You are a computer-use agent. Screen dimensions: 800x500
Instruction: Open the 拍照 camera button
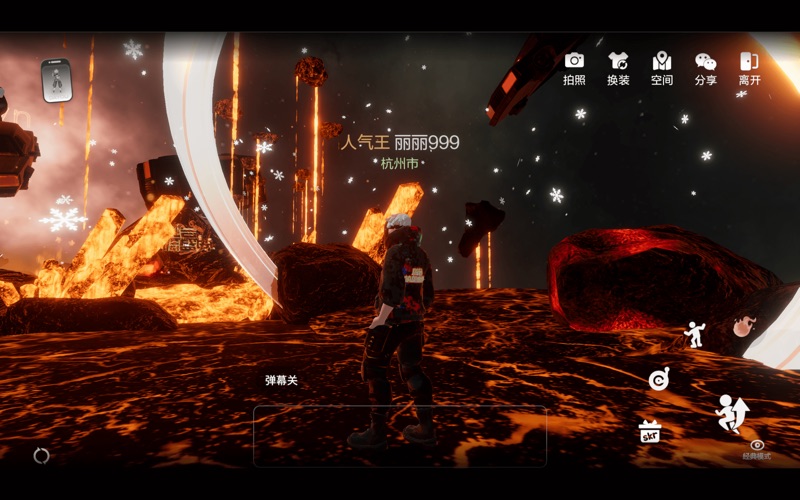[x=574, y=67]
